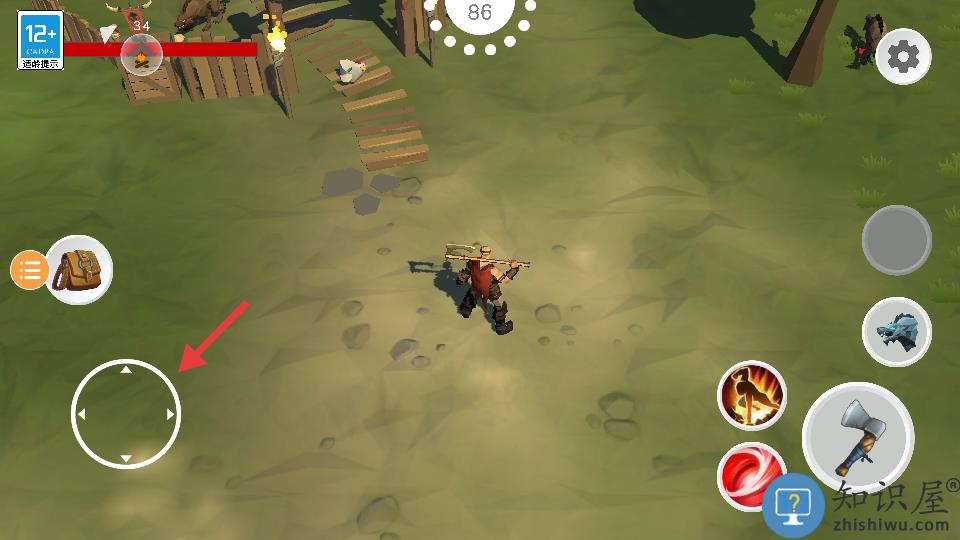The height and width of the screenshot is (540, 960).
Task: Select the wolf head companion button
Action: (896, 332)
